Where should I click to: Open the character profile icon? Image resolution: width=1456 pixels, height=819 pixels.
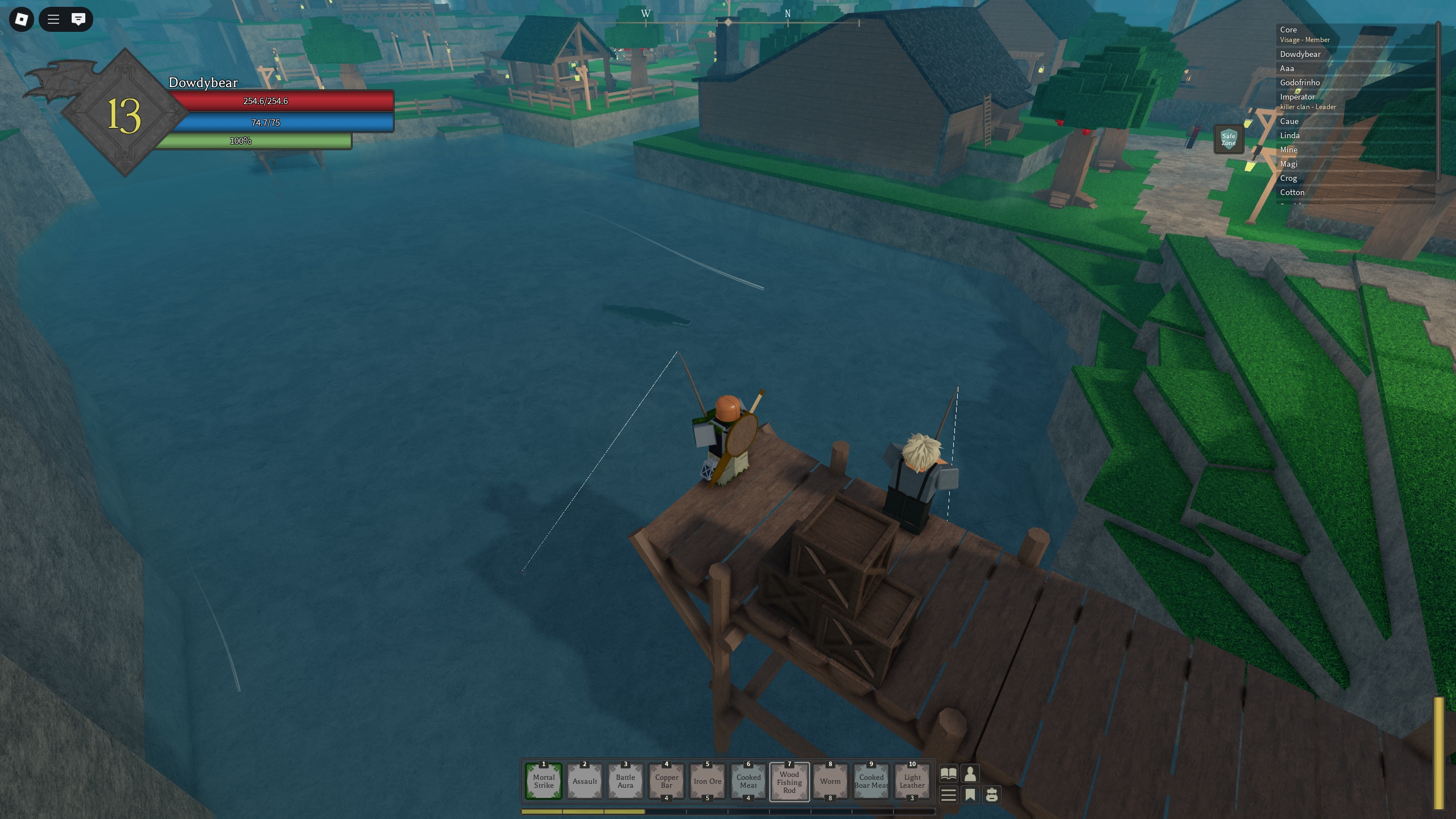(971, 773)
